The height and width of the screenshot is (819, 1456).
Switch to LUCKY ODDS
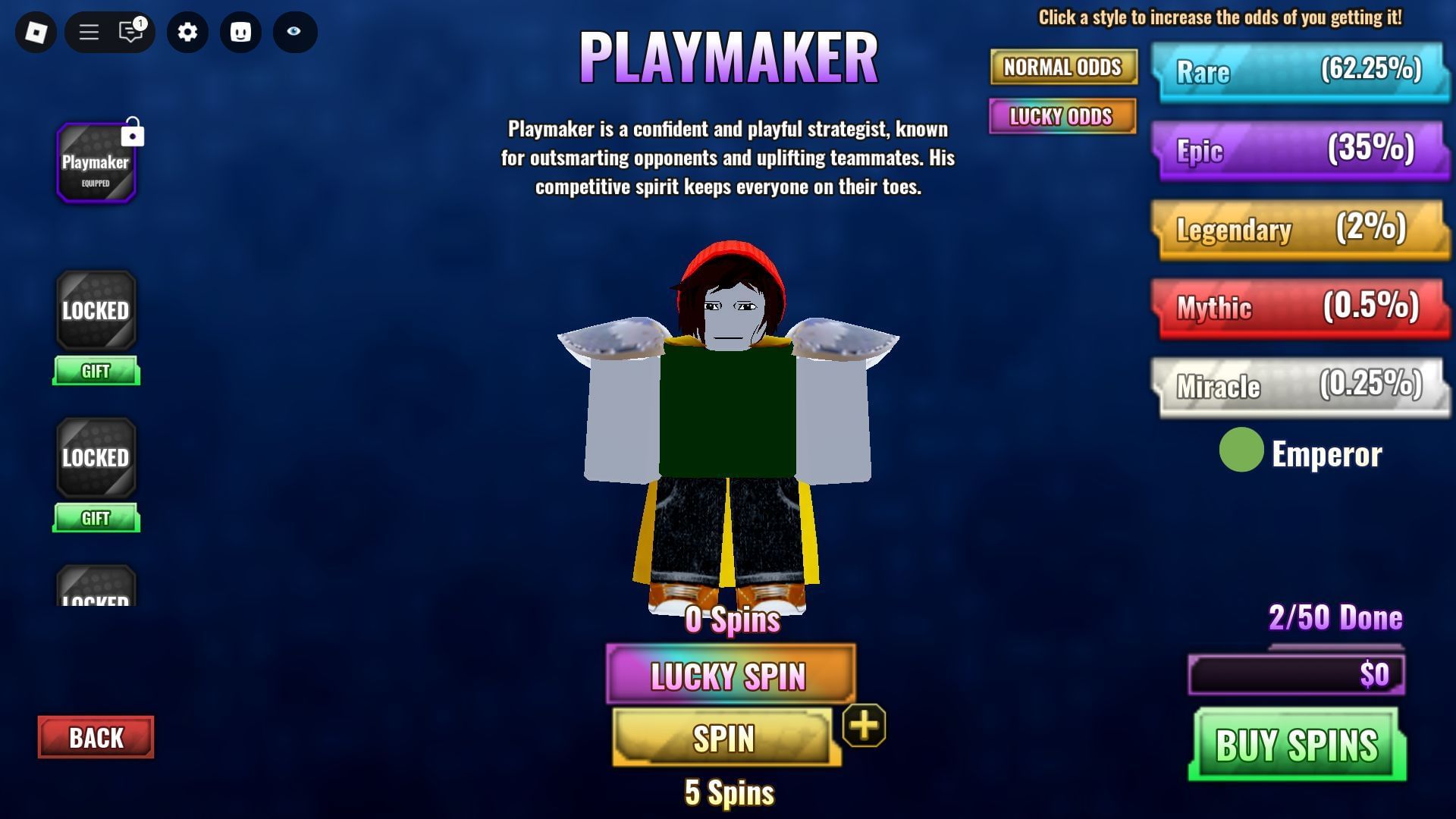[x=1062, y=117]
